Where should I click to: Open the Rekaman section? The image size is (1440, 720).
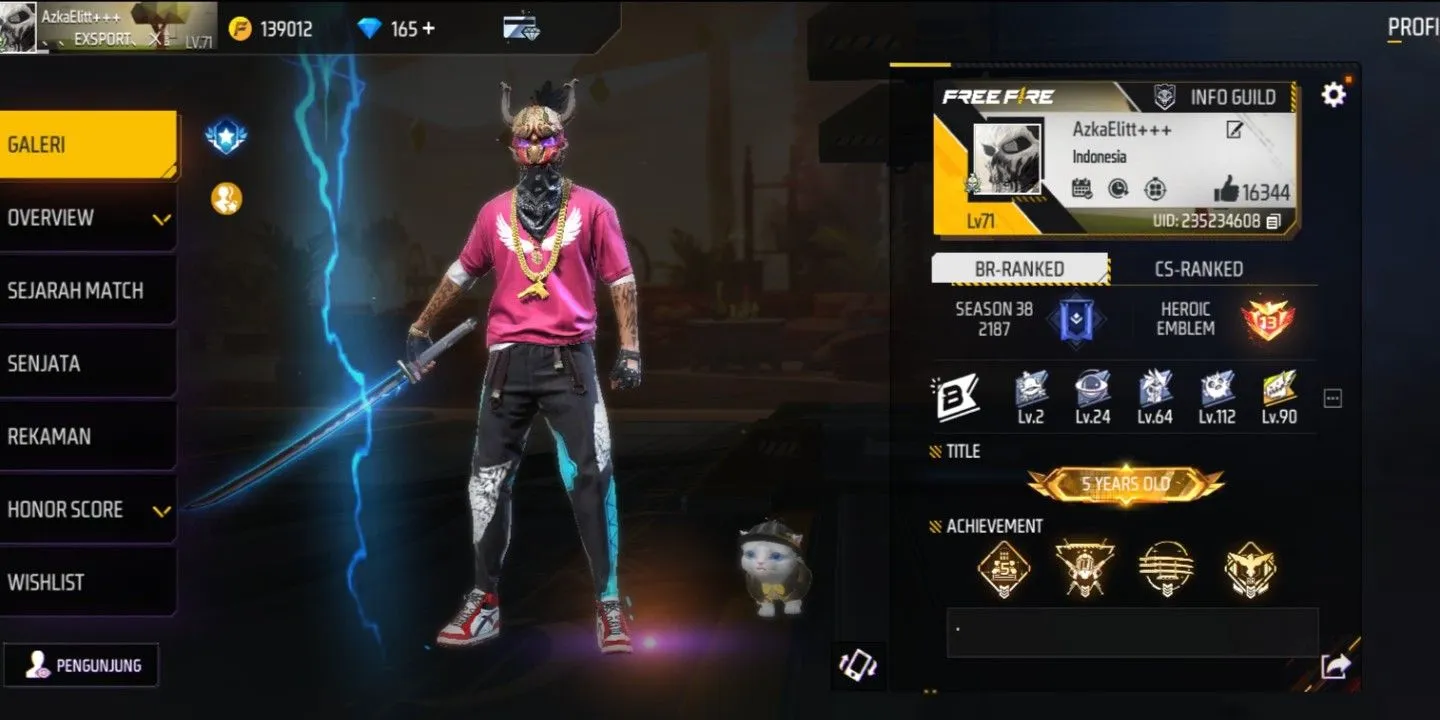point(88,437)
